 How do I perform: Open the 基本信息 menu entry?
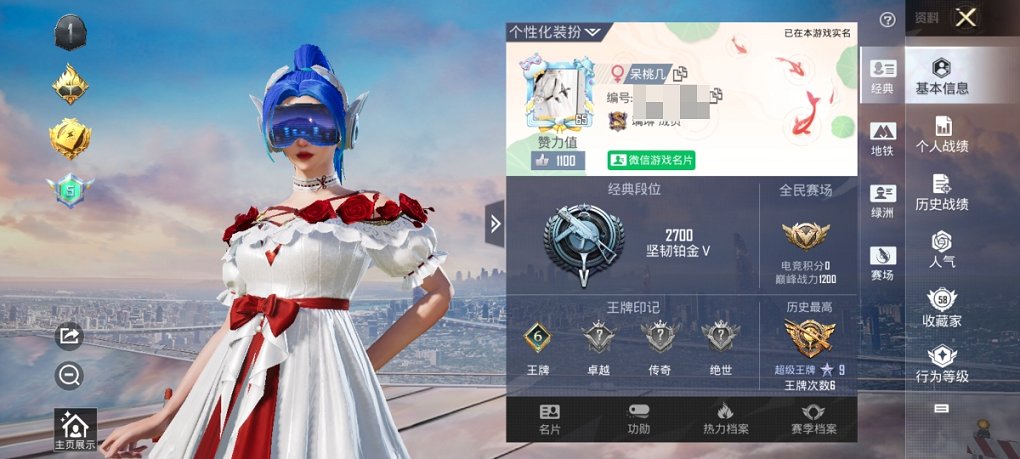click(942, 76)
